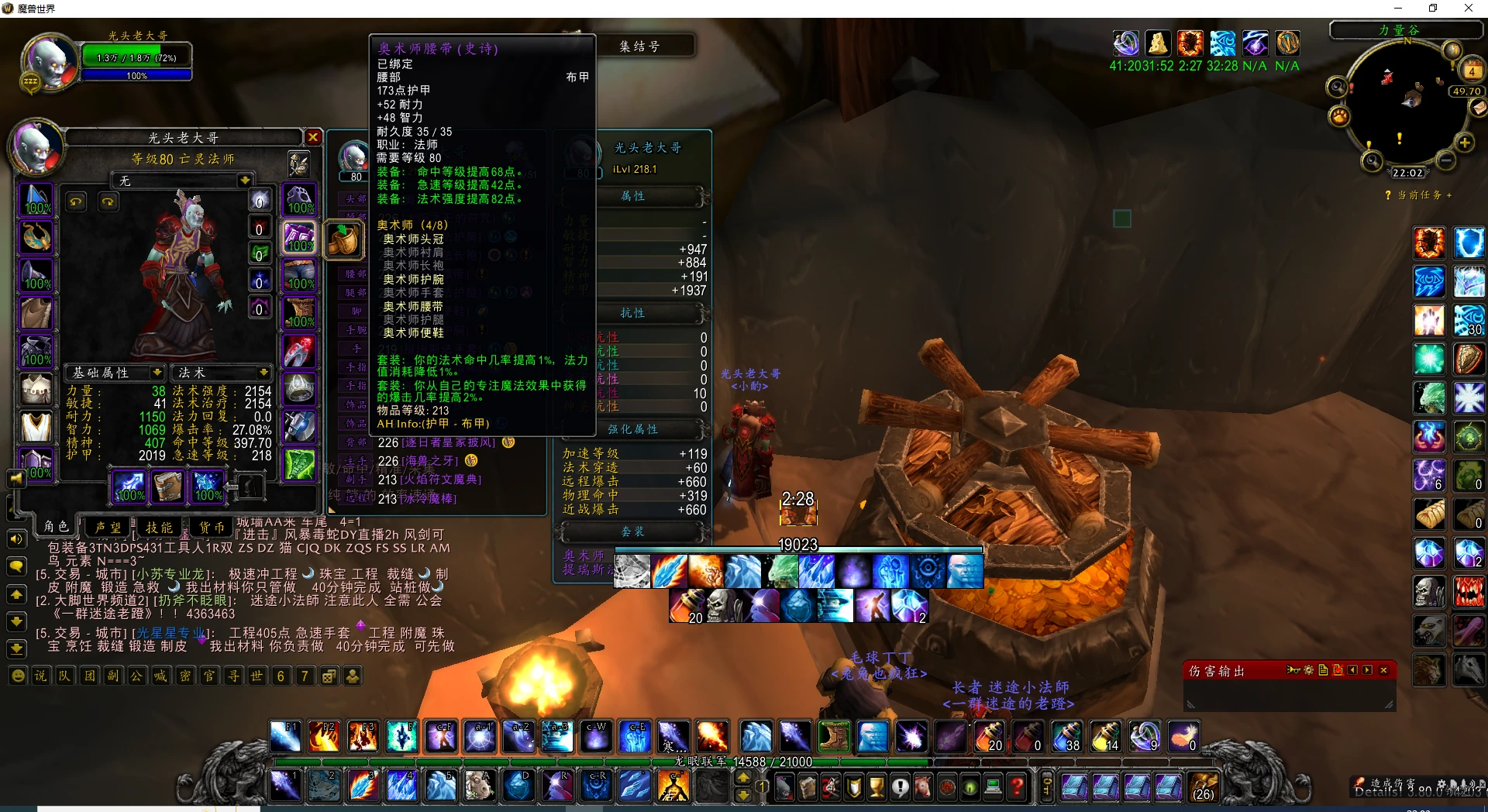Close the character panel with the red X
The width and height of the screenshot is (1488, 812).
tap(313, 137)
